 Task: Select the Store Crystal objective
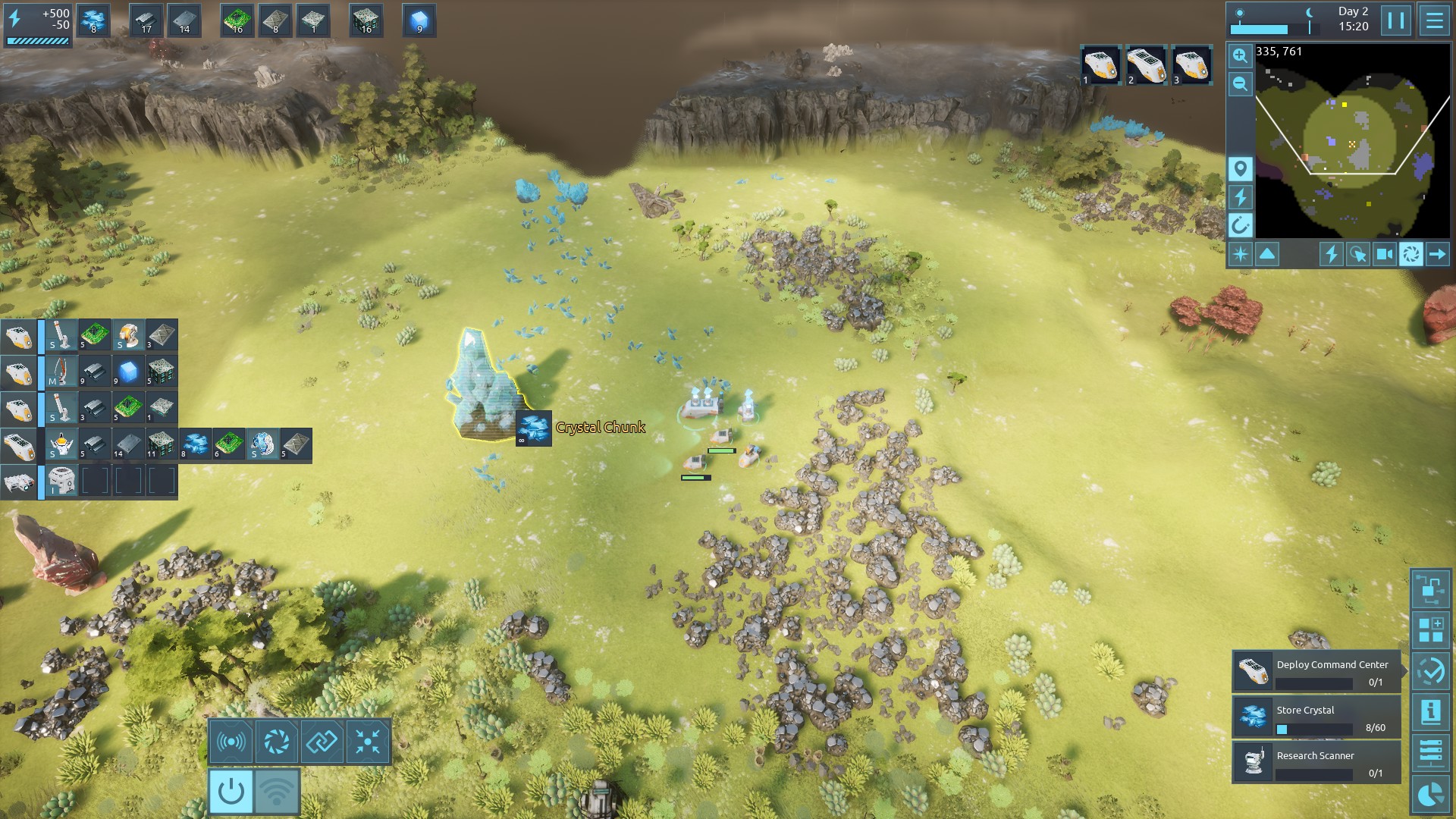pos(1316,718)
